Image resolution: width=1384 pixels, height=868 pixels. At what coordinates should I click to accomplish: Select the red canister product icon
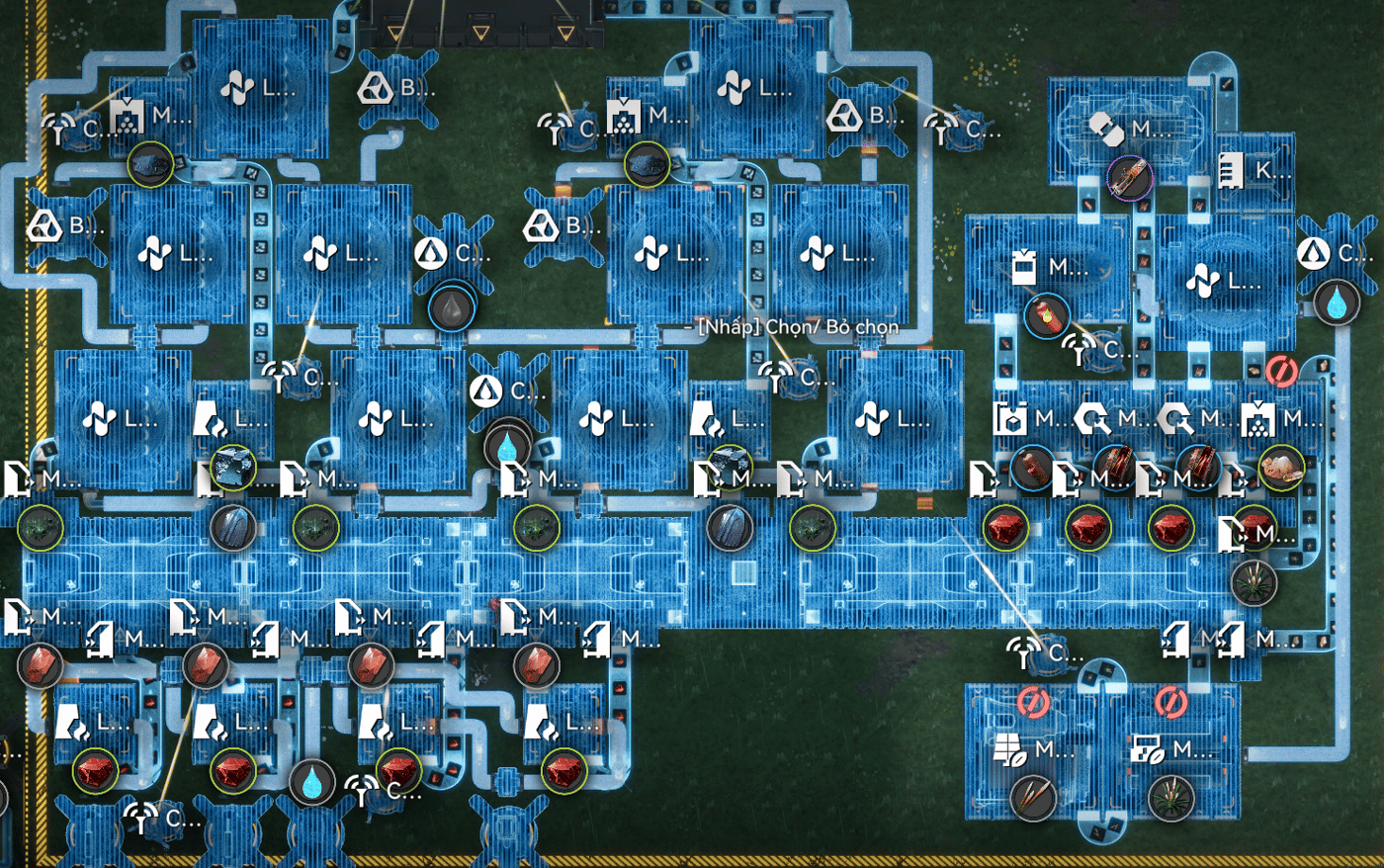(x=1046, y=315)
